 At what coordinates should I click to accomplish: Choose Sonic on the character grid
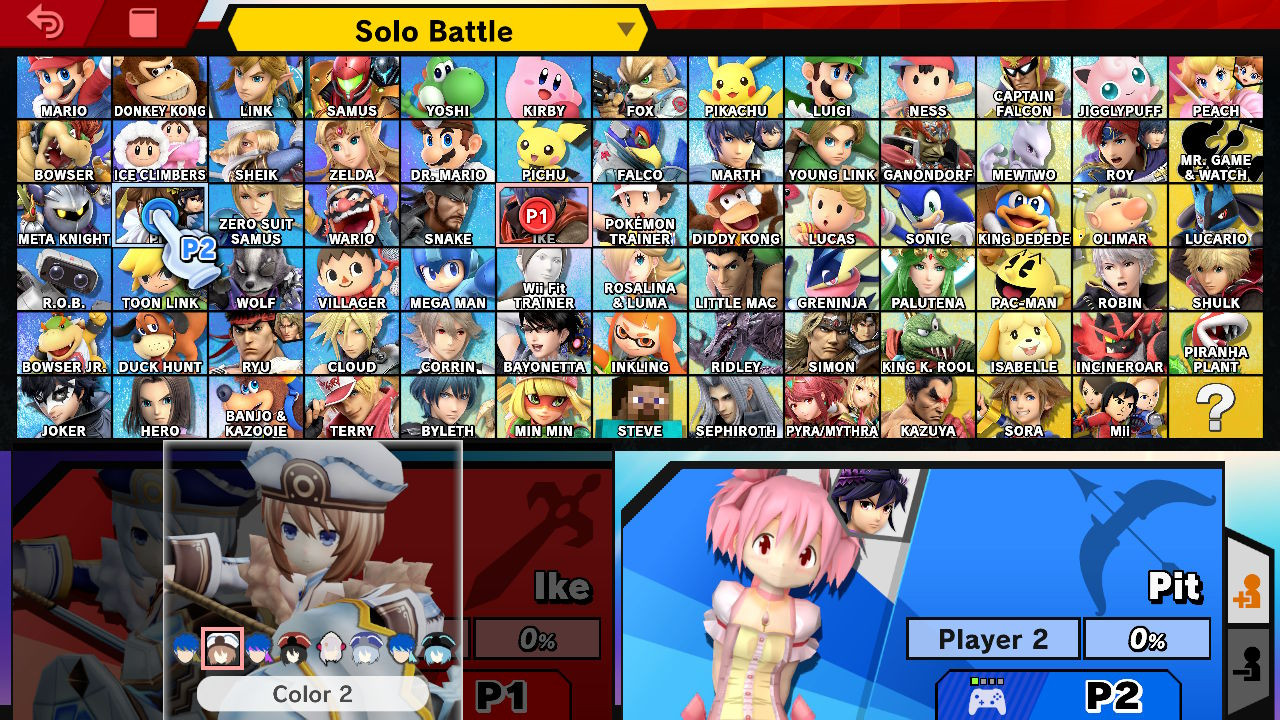point(928,215)
